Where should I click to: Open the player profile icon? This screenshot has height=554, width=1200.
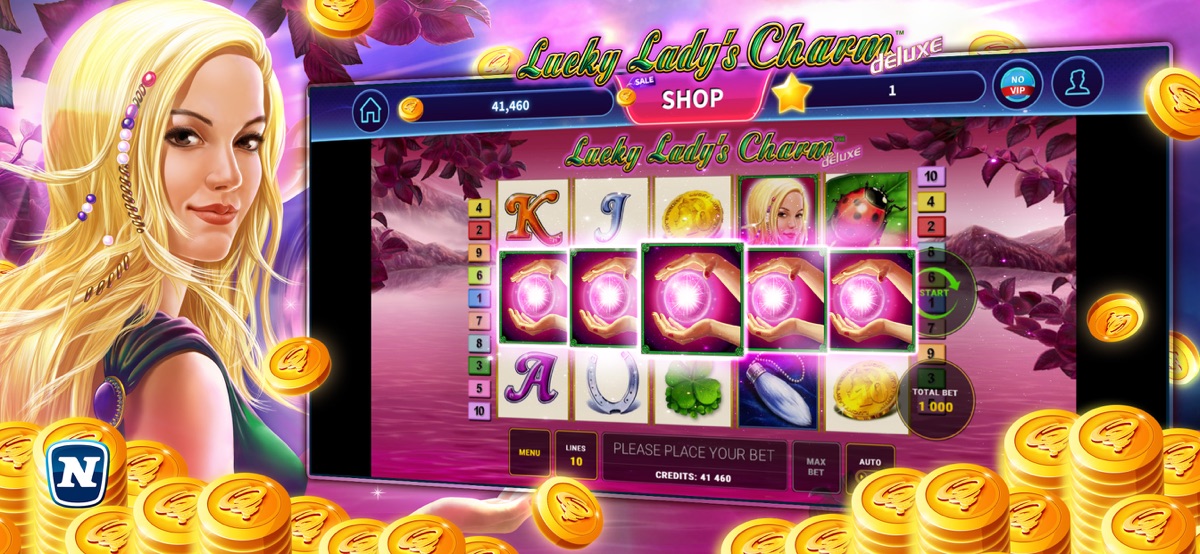click(1076, 84)
